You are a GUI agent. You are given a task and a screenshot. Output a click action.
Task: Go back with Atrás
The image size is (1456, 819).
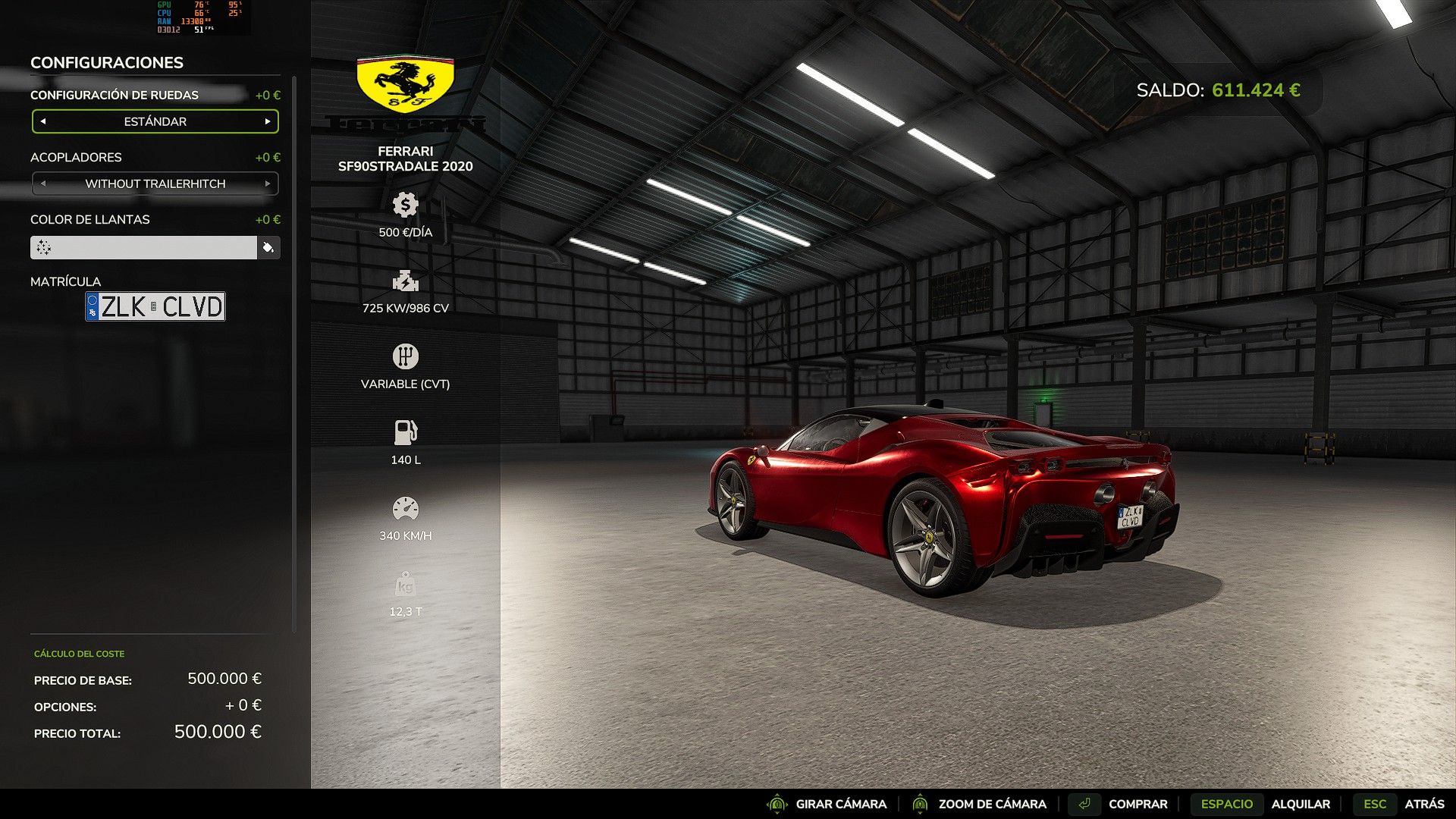pyautogui.click(x=1423, y=804)
